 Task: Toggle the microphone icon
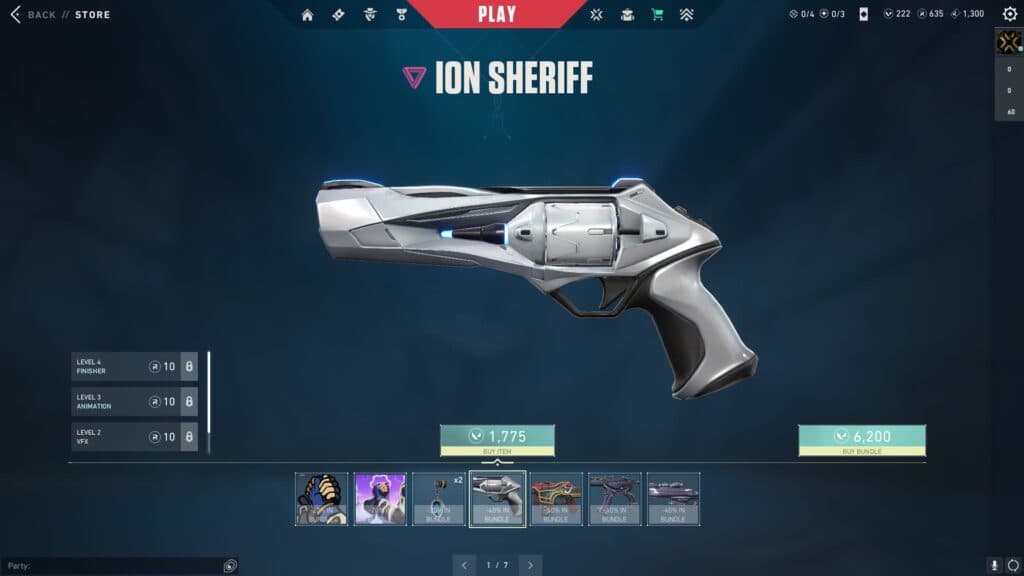tap(994, 565)
